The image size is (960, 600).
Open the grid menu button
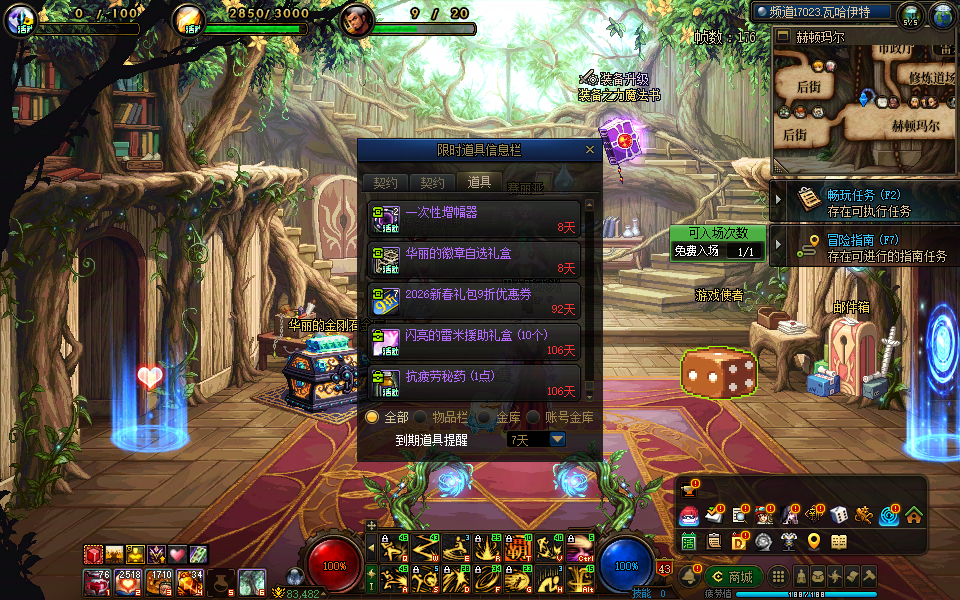(778, 577)
